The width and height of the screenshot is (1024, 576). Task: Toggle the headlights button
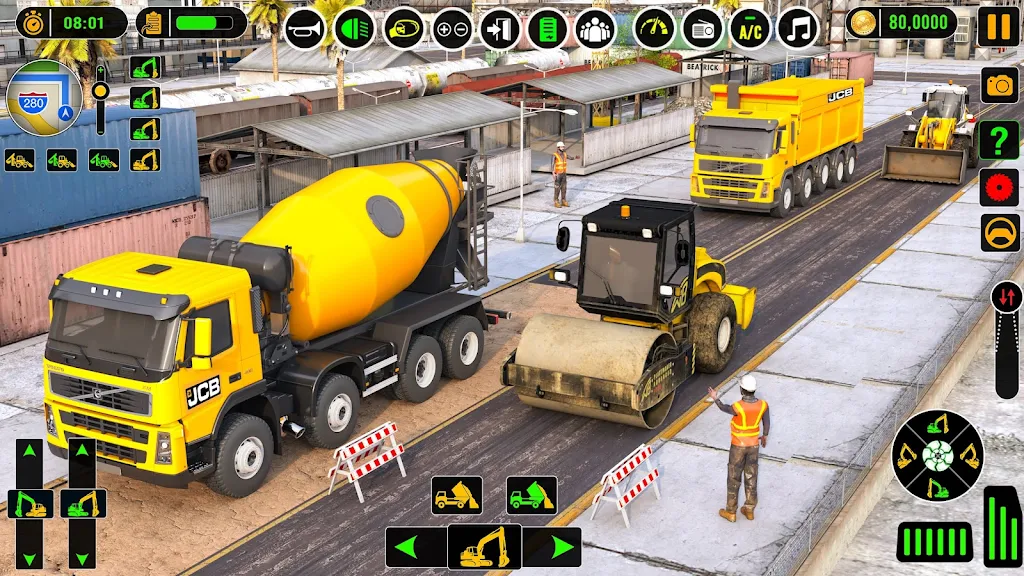(355, 28)
